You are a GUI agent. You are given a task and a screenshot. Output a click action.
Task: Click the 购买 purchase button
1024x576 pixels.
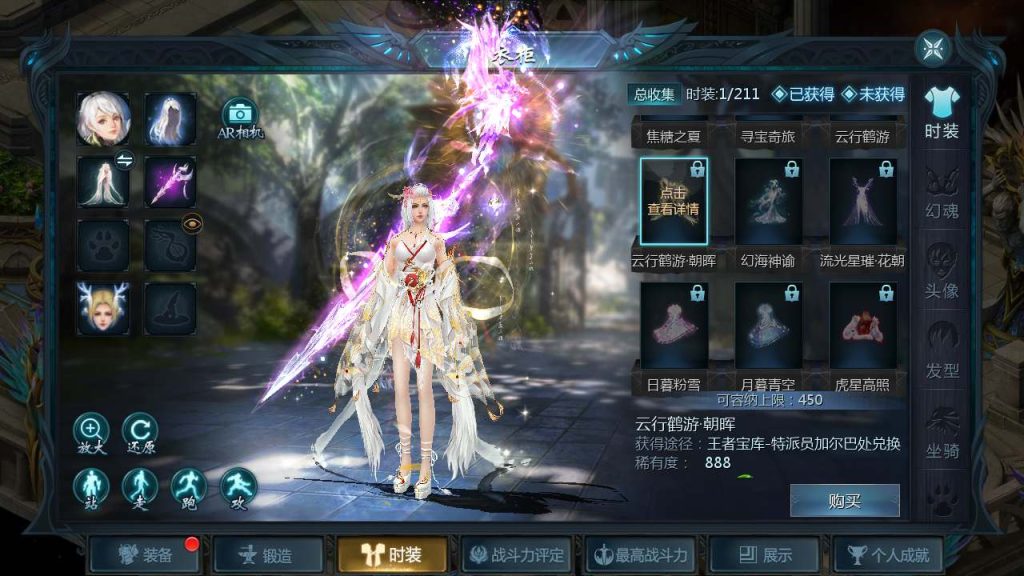point(844,501)
